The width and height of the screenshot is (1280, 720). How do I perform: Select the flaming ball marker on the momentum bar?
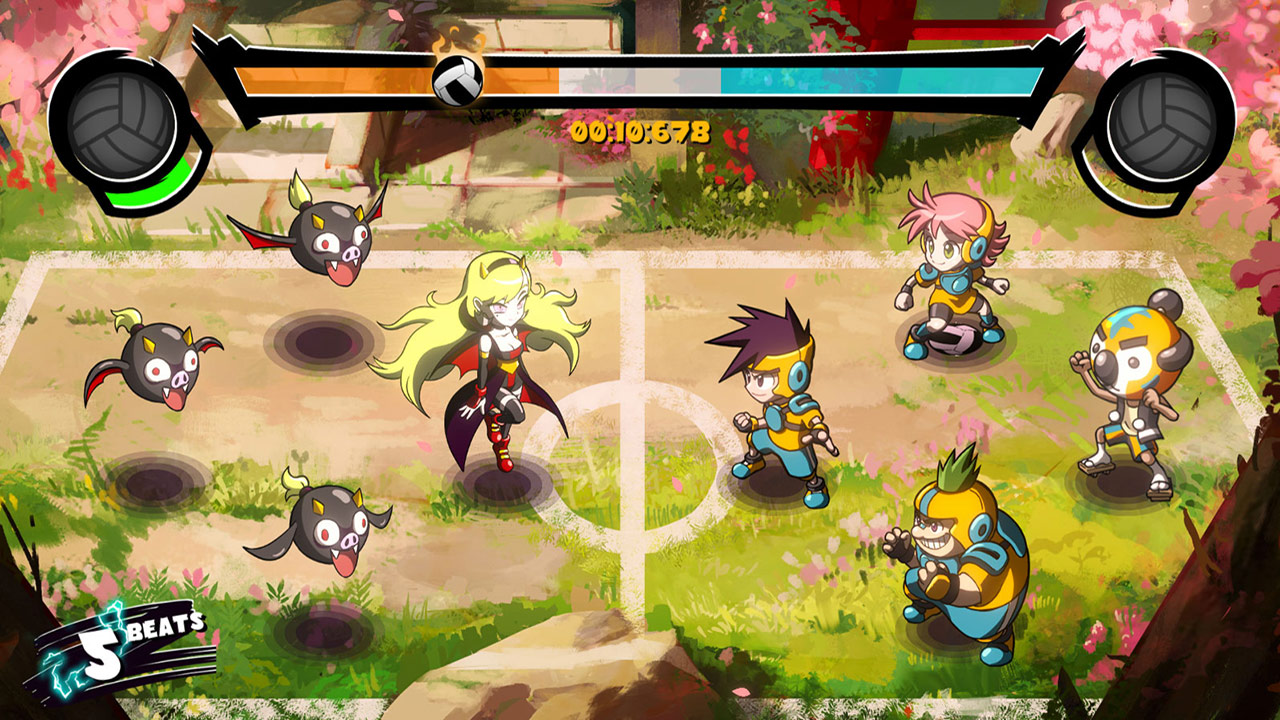pyautogui.click(x=458, y=79)
